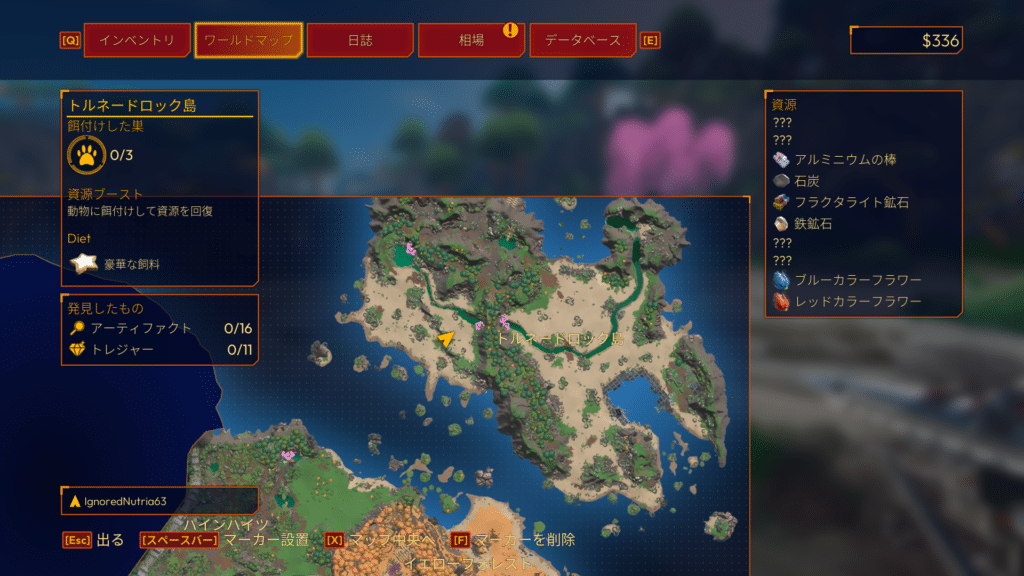Show the データベース tab

[582, 41]
